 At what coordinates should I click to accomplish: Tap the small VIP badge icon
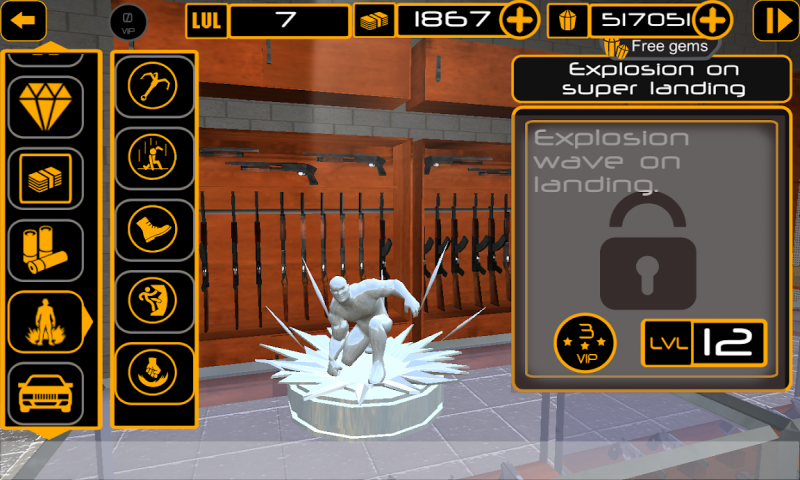(x=128, y=20)
